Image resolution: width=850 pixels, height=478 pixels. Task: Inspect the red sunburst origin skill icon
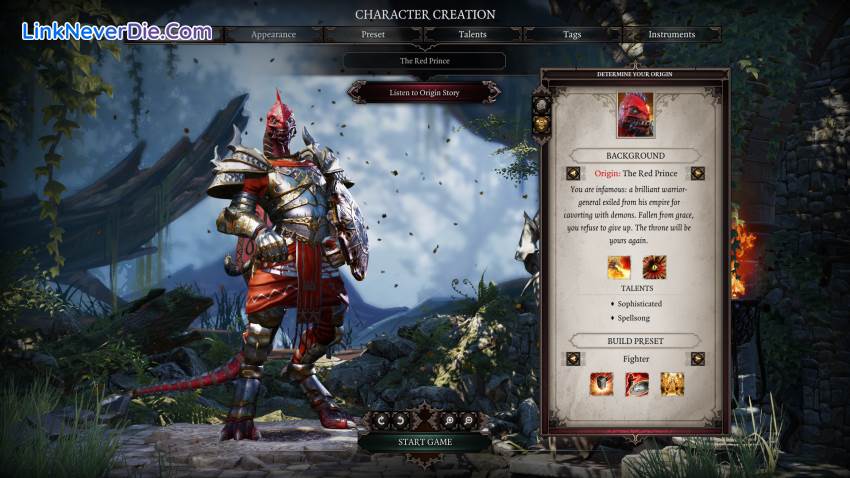tap(655, 269)
